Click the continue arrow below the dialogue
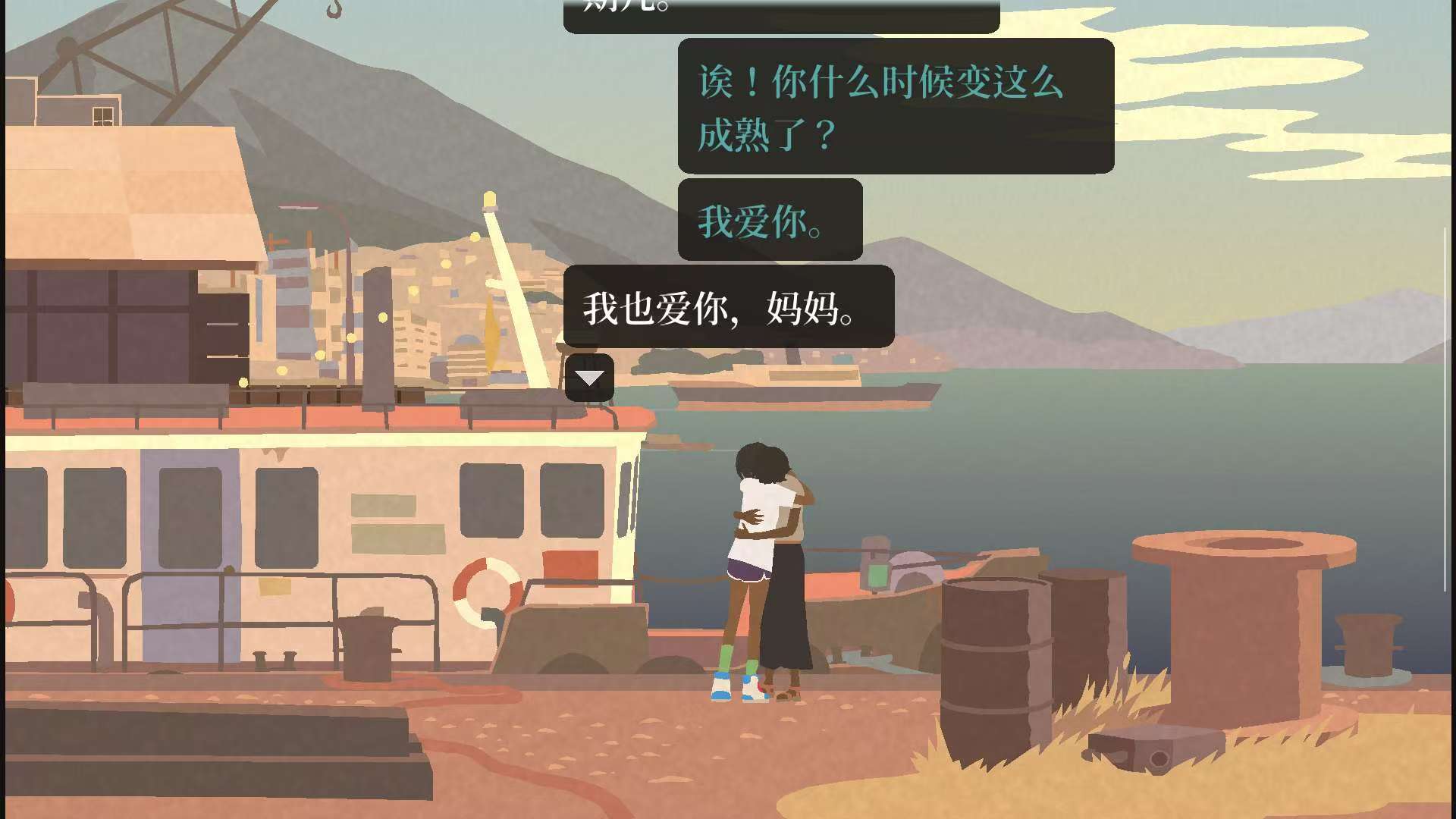This screenshot has height=819, width=1456. [x=589, y=377]
